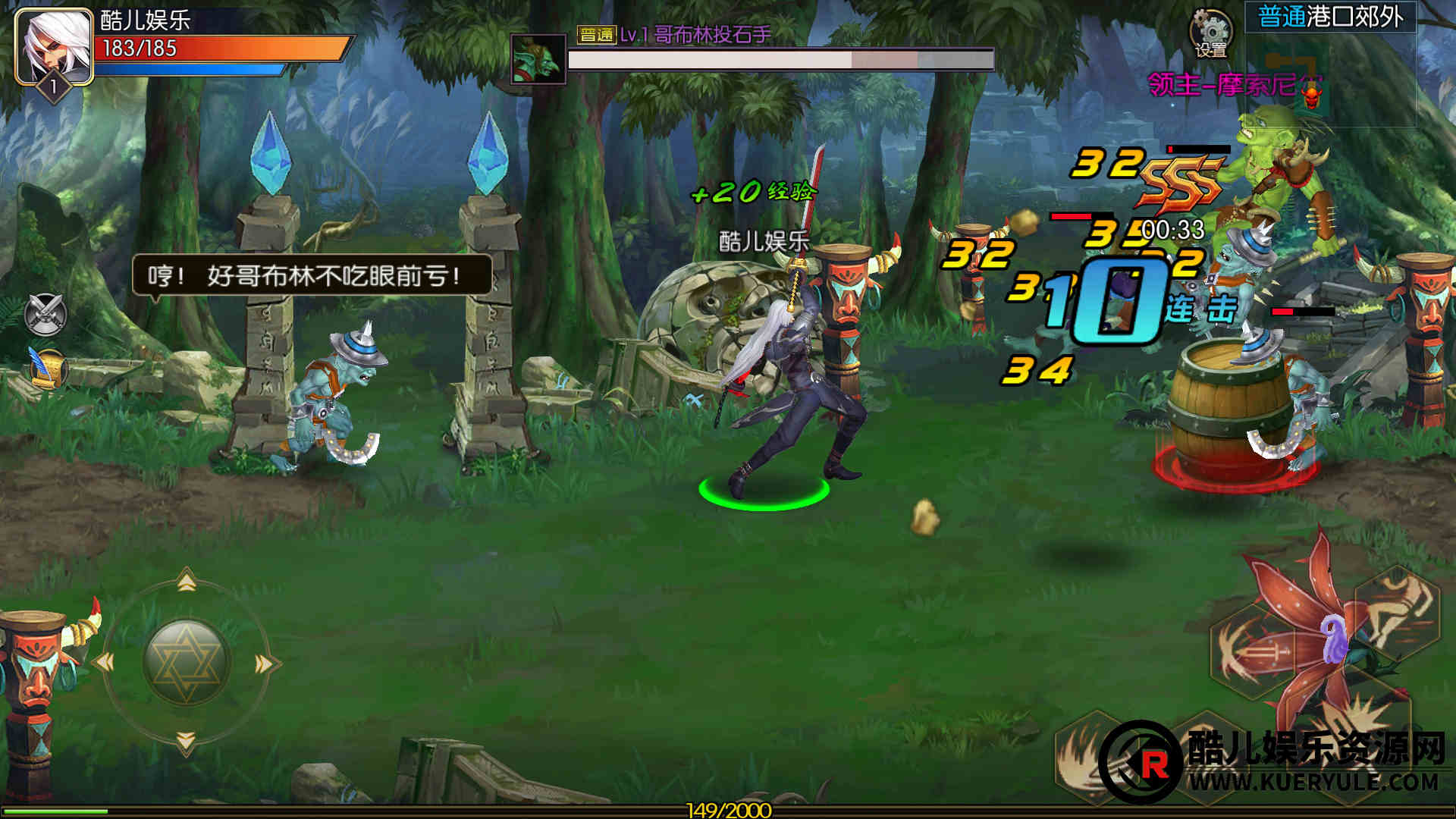Viewport: 1456px width, 819px height.
Task: Click the white-haired hero portrait
Action: coord(53,45)
